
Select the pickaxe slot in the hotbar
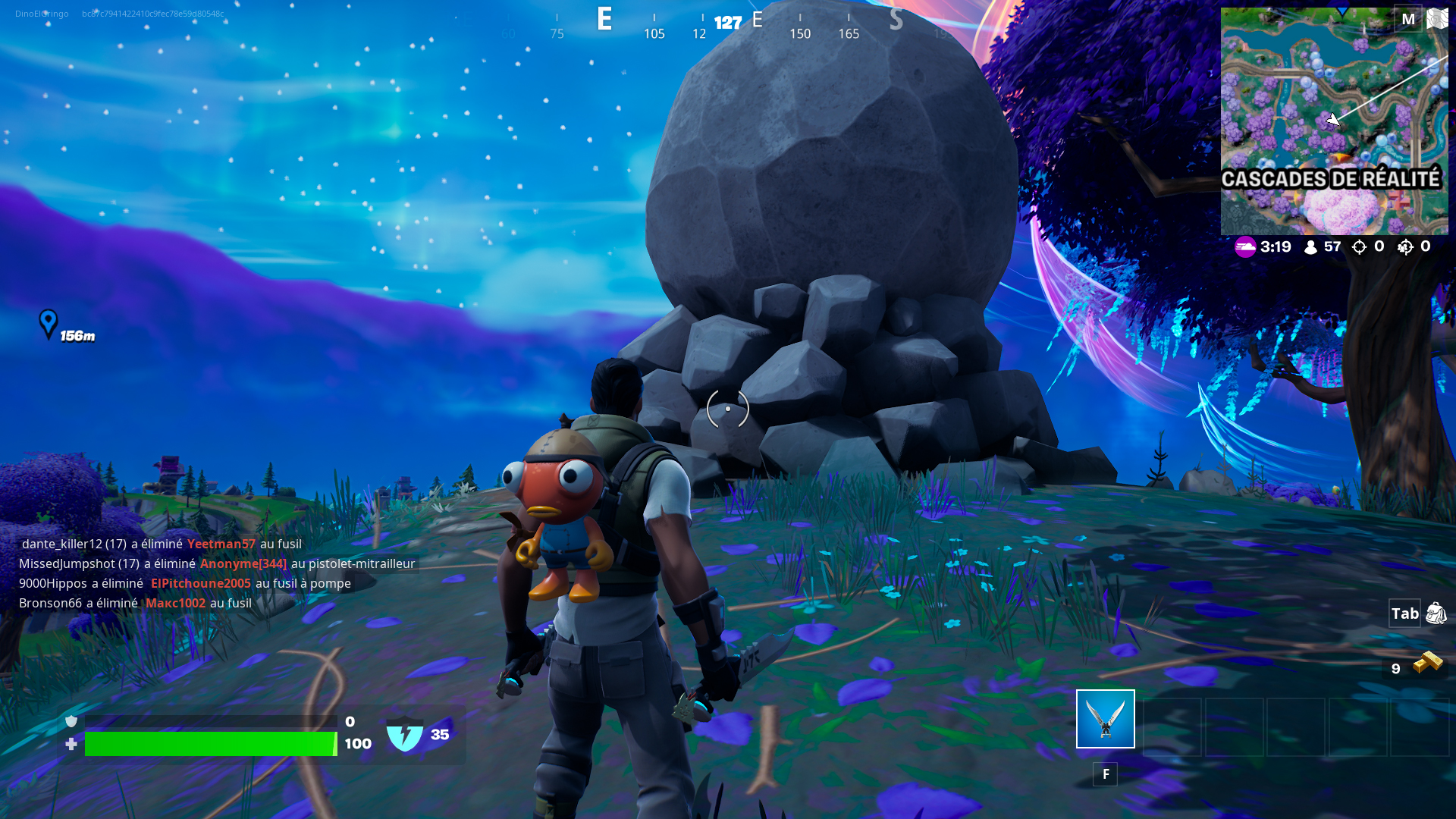[x=1105, y=719]
